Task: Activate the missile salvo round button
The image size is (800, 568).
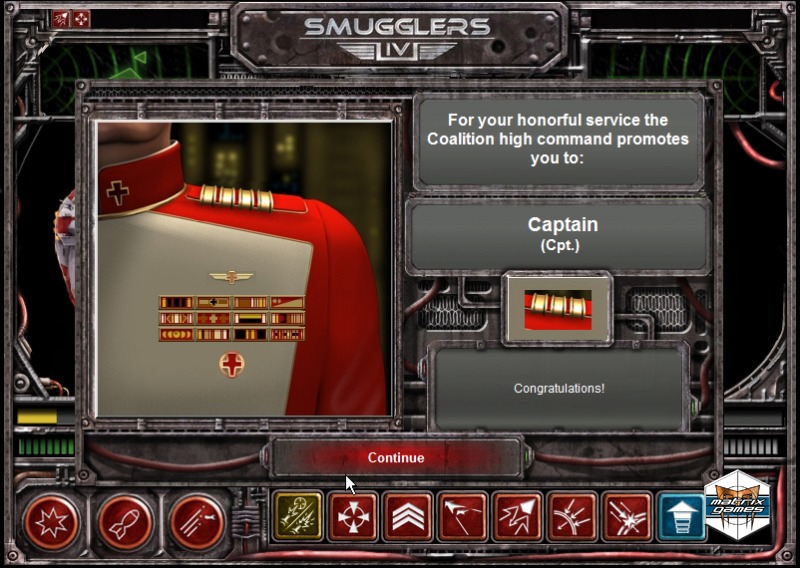Action: pyautogui.click(x=197, y=521)
